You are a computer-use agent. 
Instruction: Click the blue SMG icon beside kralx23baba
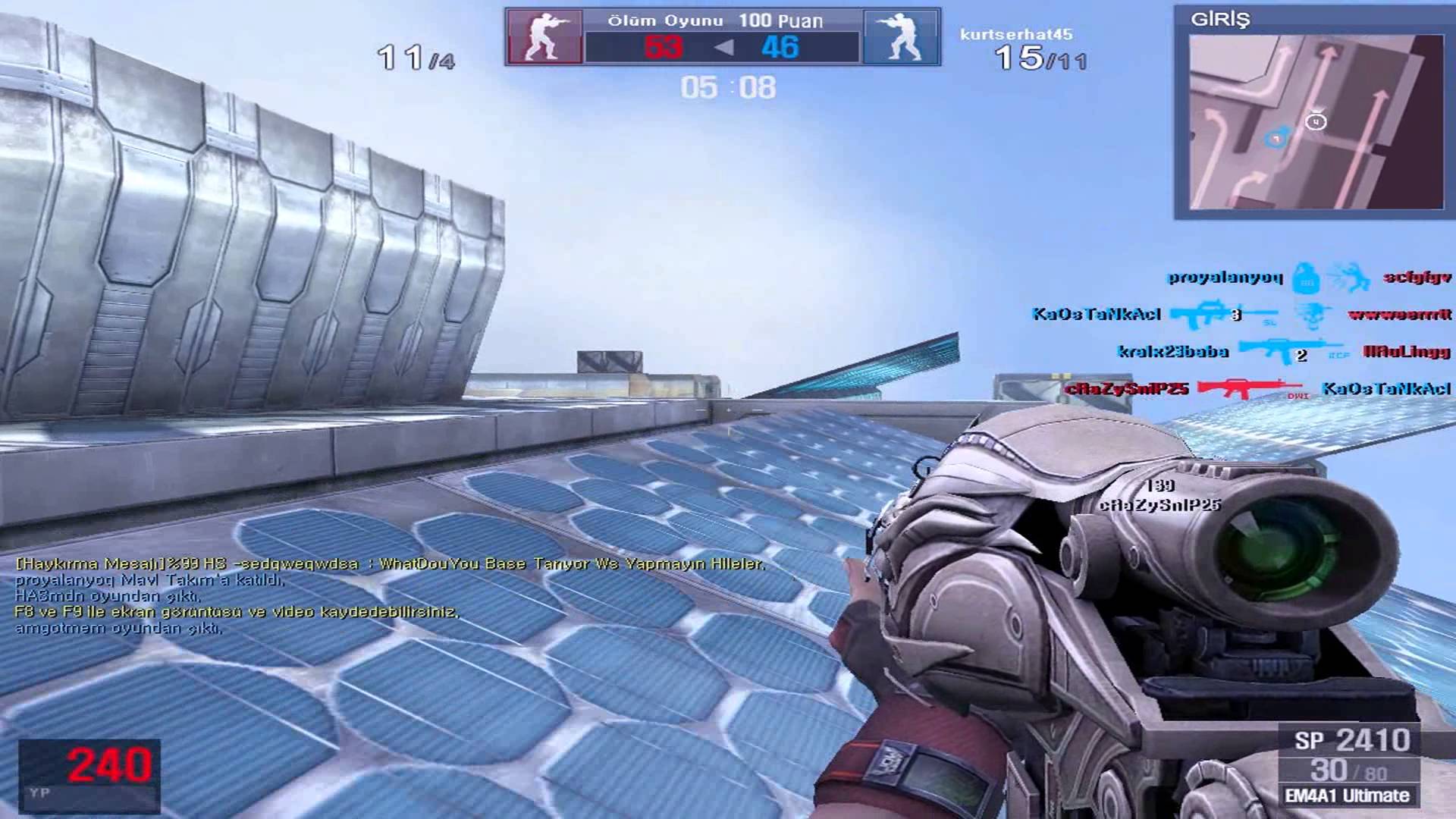point(1282,350)
